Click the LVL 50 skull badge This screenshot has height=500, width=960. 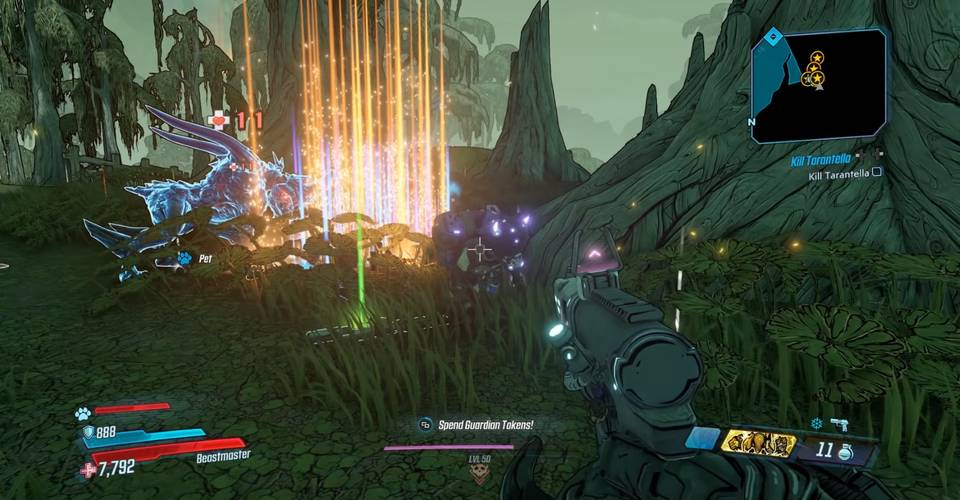tap(479, 470)
